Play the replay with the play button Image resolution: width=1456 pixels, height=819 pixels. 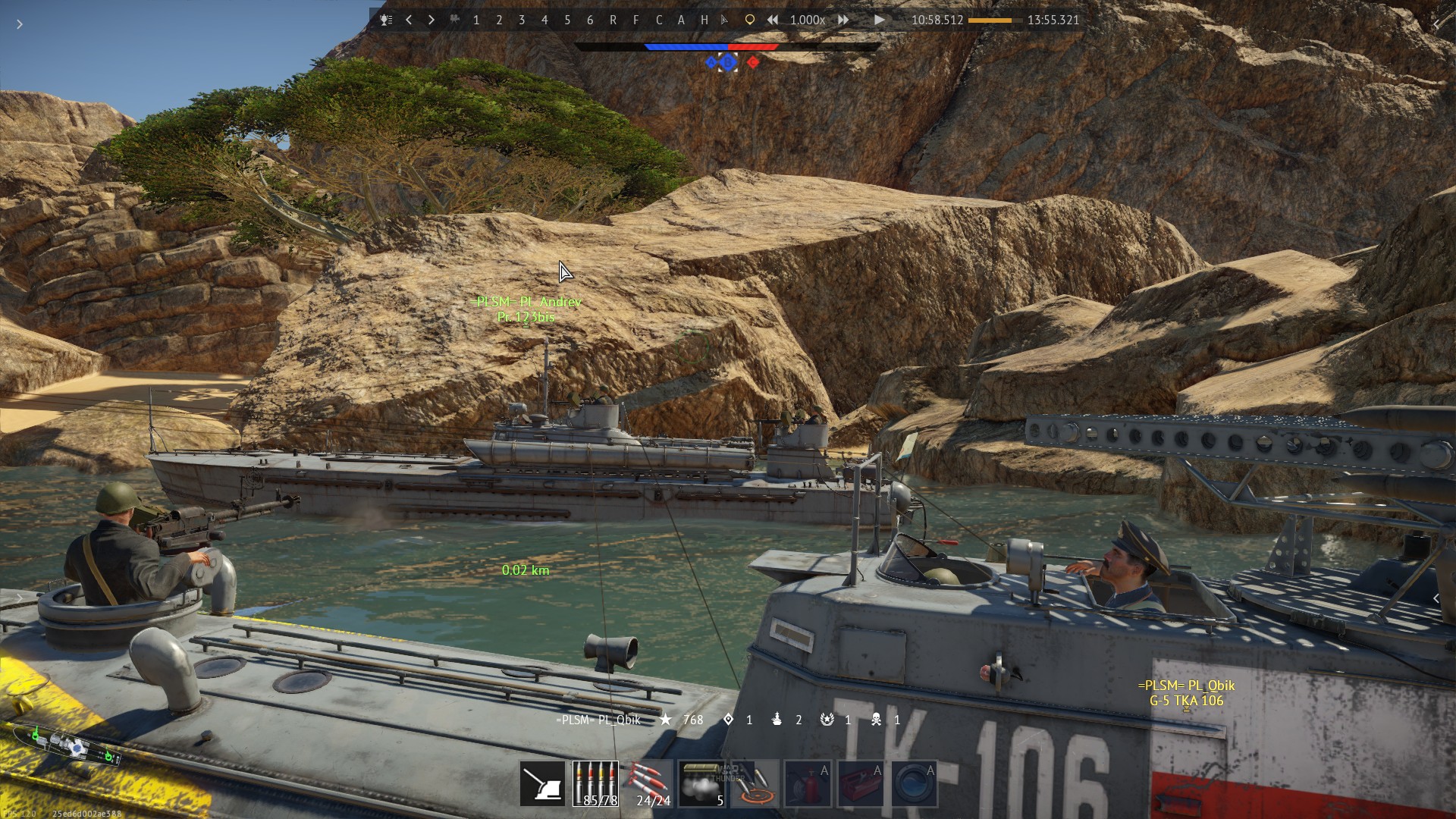[879, 20]
